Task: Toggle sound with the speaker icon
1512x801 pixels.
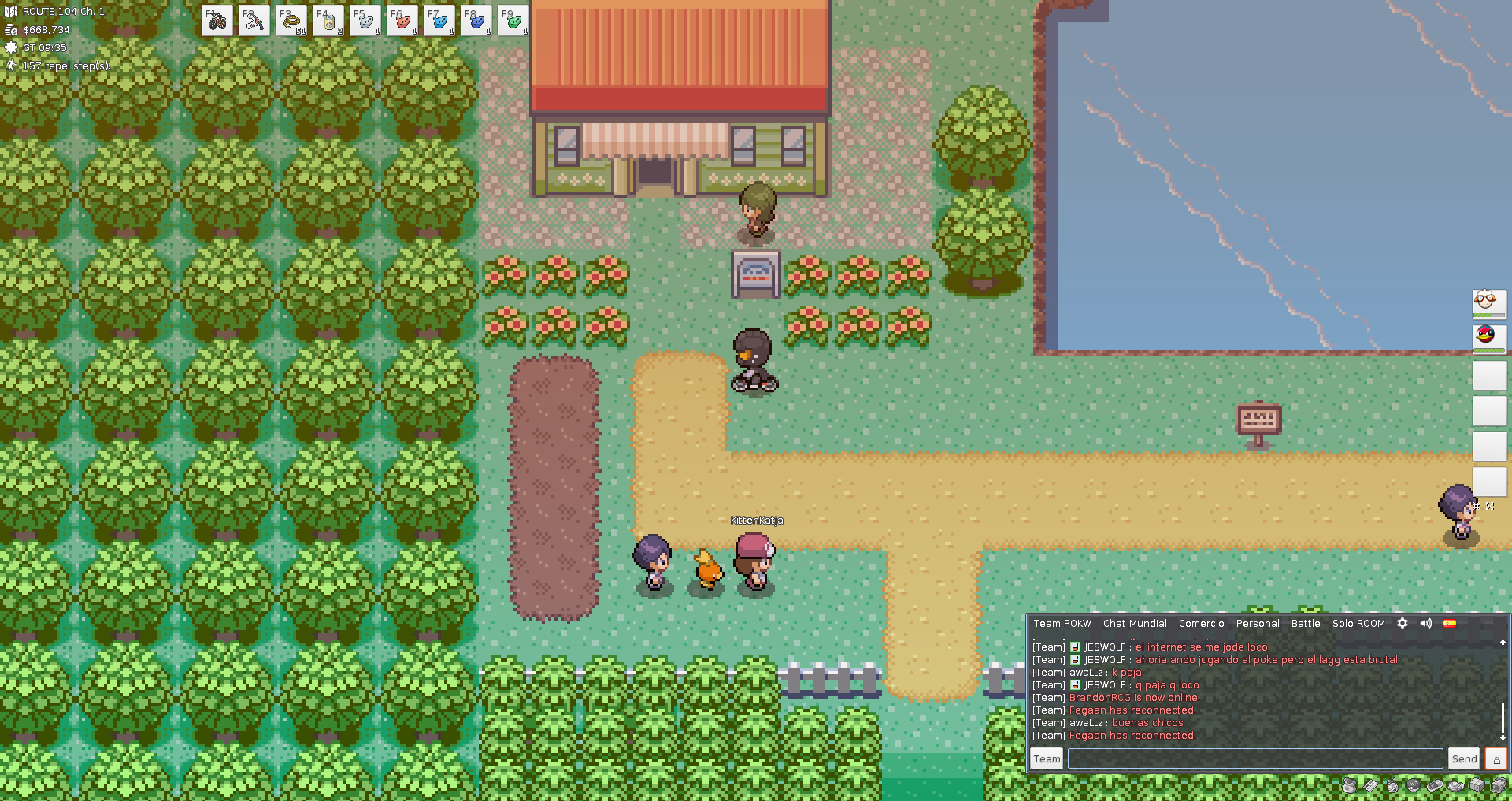Action: [x=1426, y=623]
